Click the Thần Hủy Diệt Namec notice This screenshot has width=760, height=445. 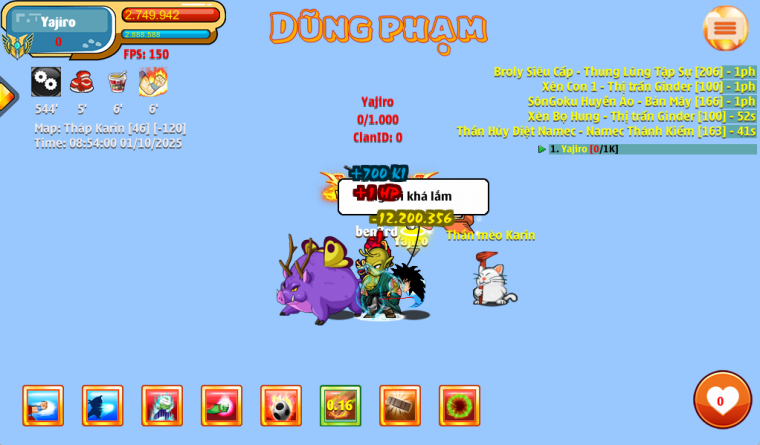[x=605, y=131]
